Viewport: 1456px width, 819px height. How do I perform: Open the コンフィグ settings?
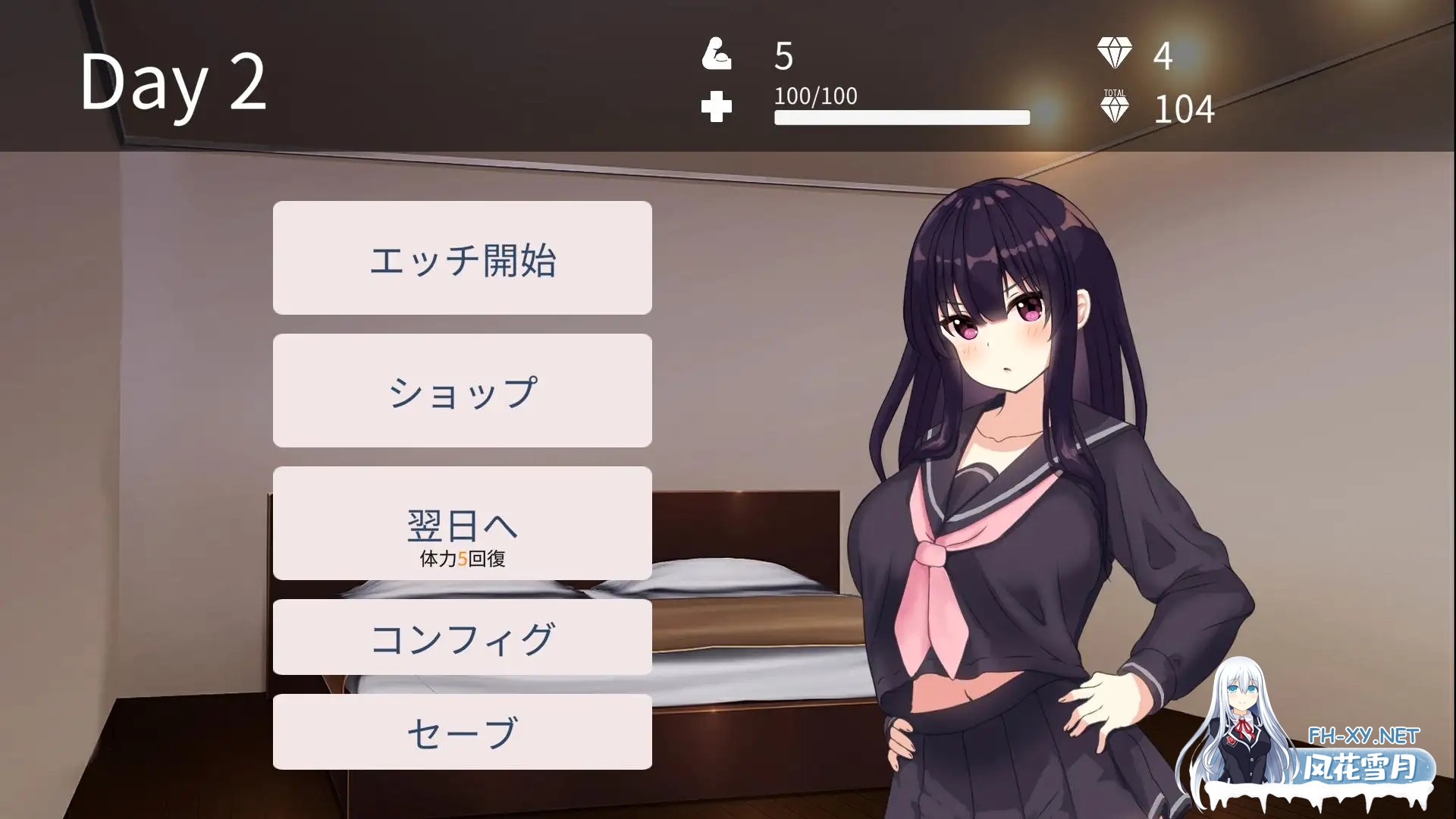click(x=463, y=637)
